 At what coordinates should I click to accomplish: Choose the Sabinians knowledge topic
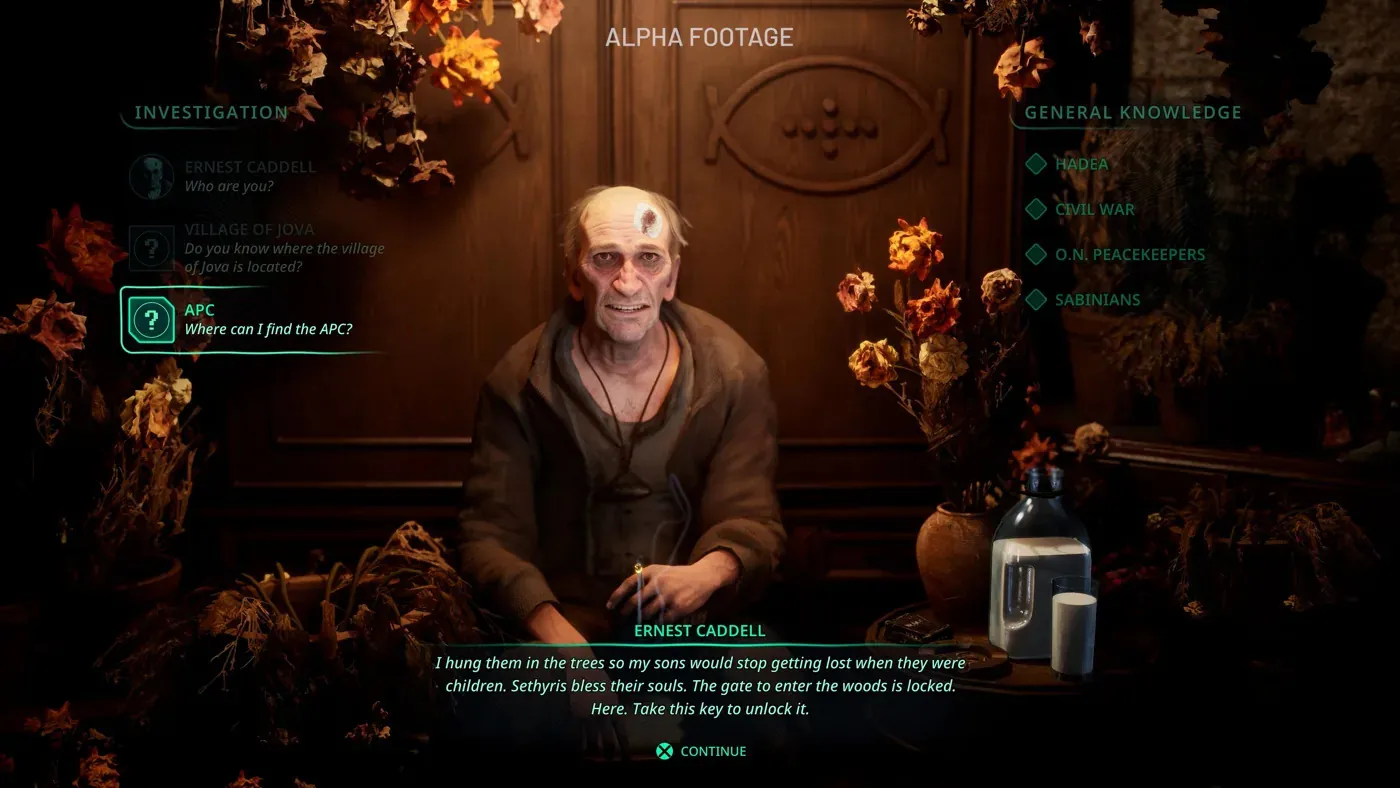pyautogui.click(x=1097, y=299)
